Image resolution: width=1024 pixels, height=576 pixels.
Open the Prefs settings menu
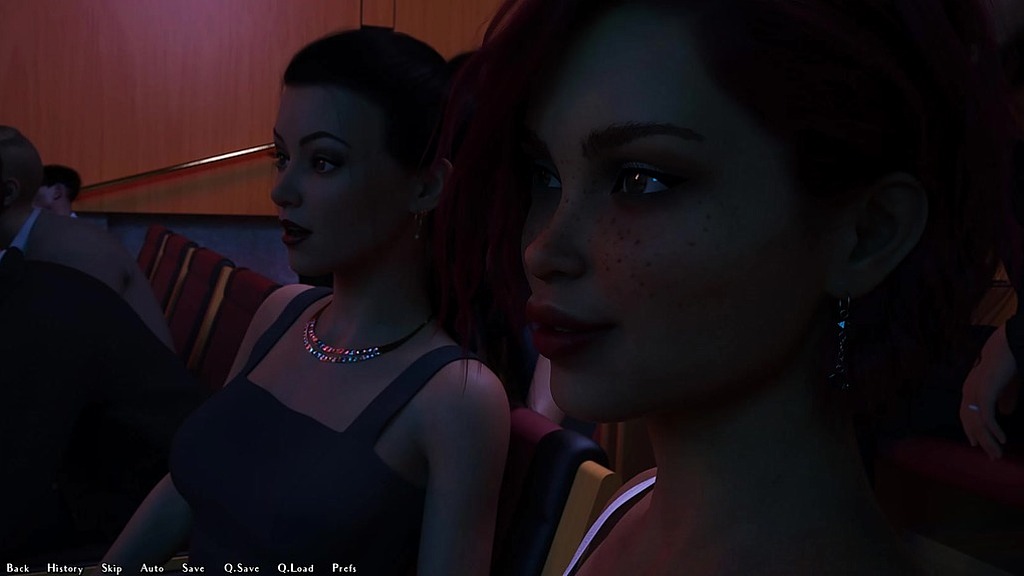tap(344, 568)
